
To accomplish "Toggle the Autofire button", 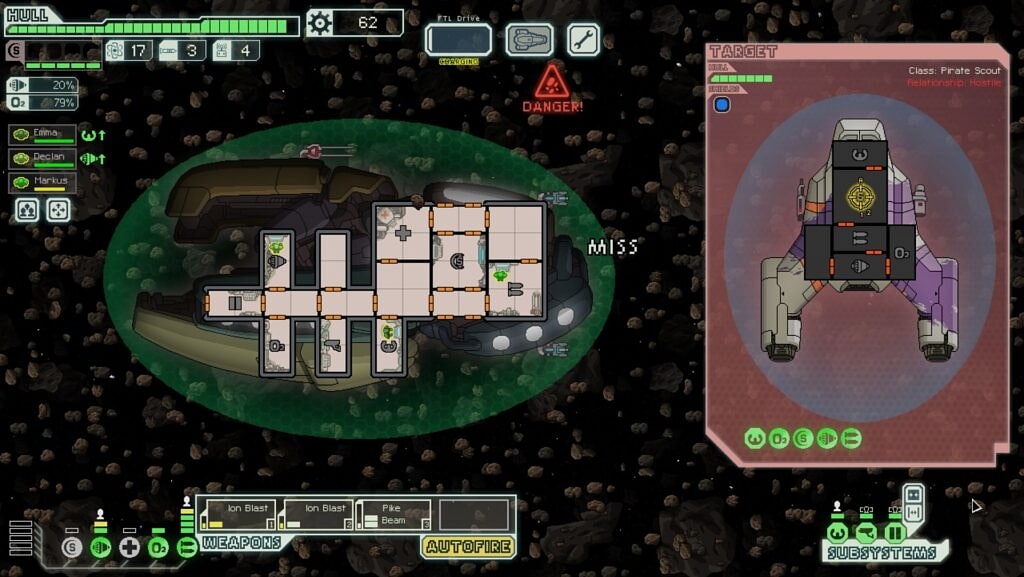I will (x=468, y=546).
